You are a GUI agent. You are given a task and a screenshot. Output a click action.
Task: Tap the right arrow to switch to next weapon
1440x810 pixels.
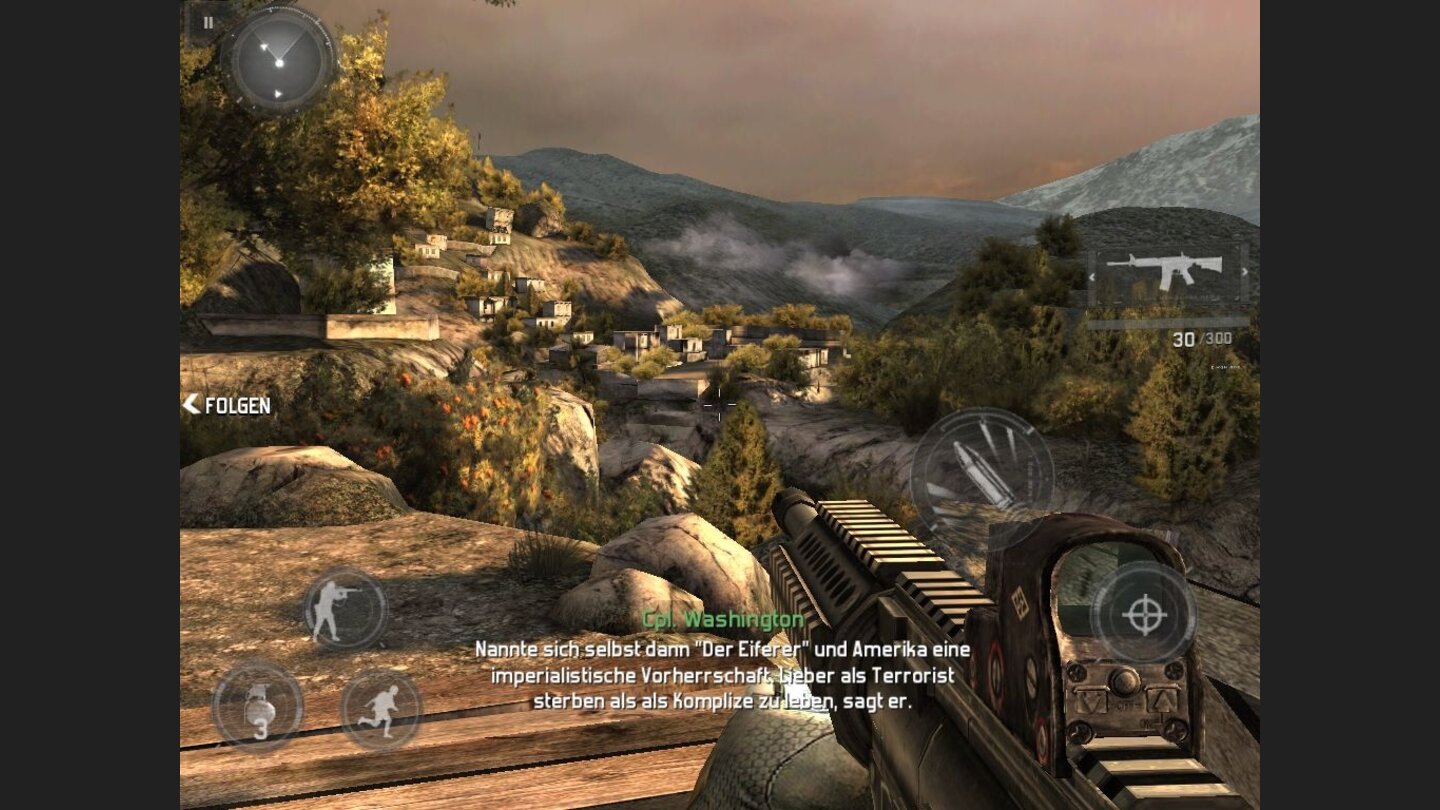(1244, 271)
